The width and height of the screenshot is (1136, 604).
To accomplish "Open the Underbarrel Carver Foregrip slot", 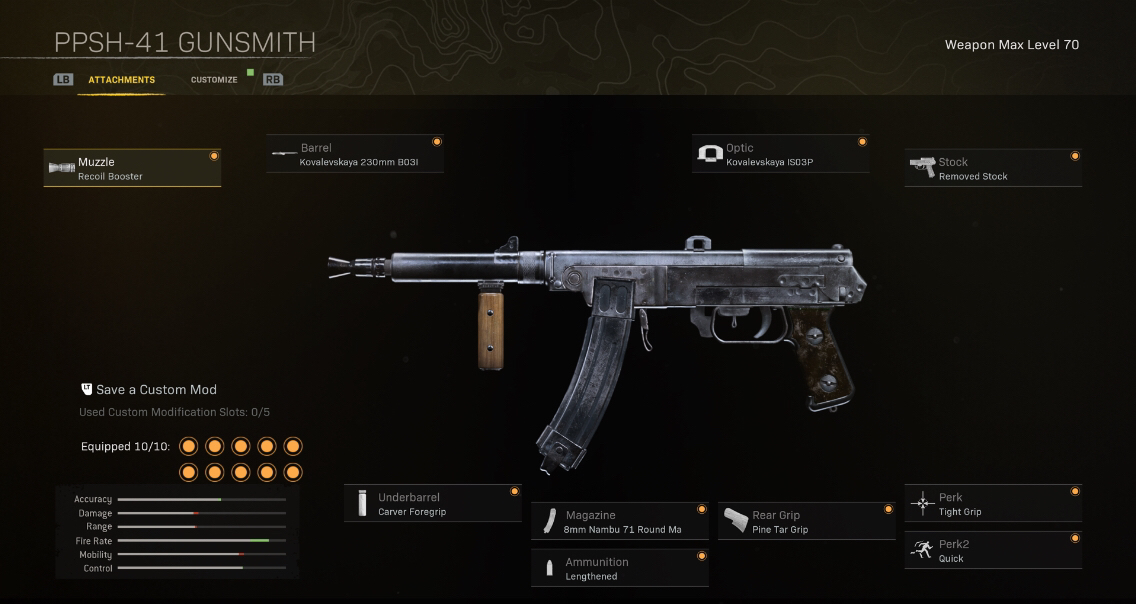I will [433, 504].
